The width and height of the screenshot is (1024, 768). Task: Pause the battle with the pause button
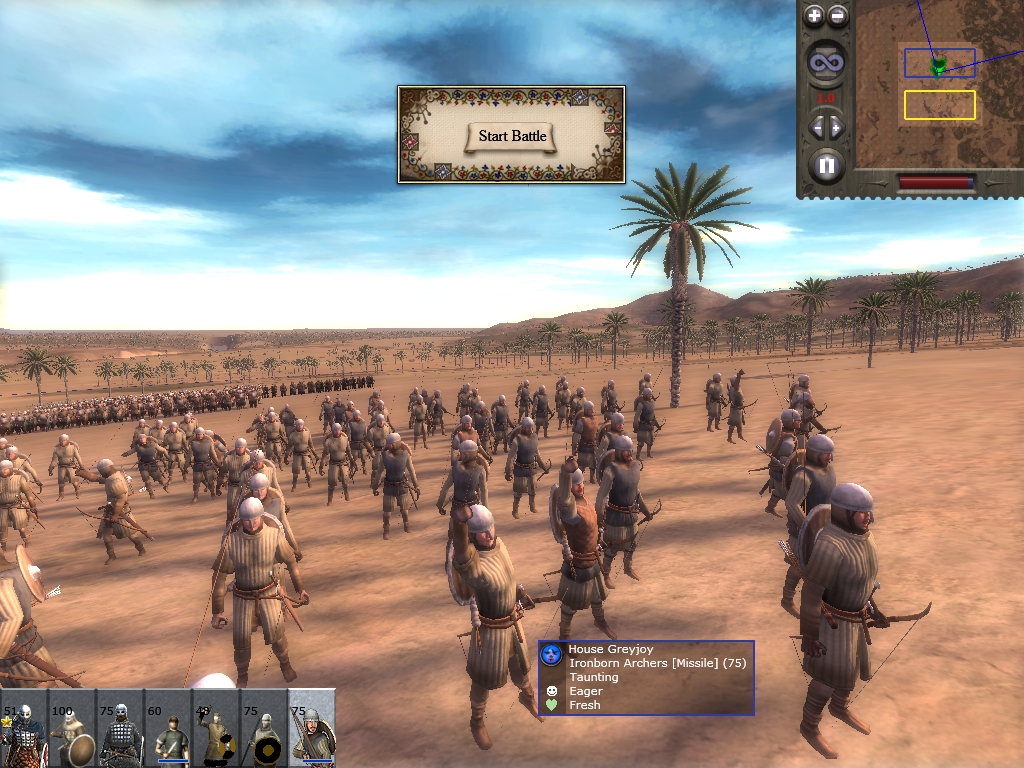click(826, 165)
